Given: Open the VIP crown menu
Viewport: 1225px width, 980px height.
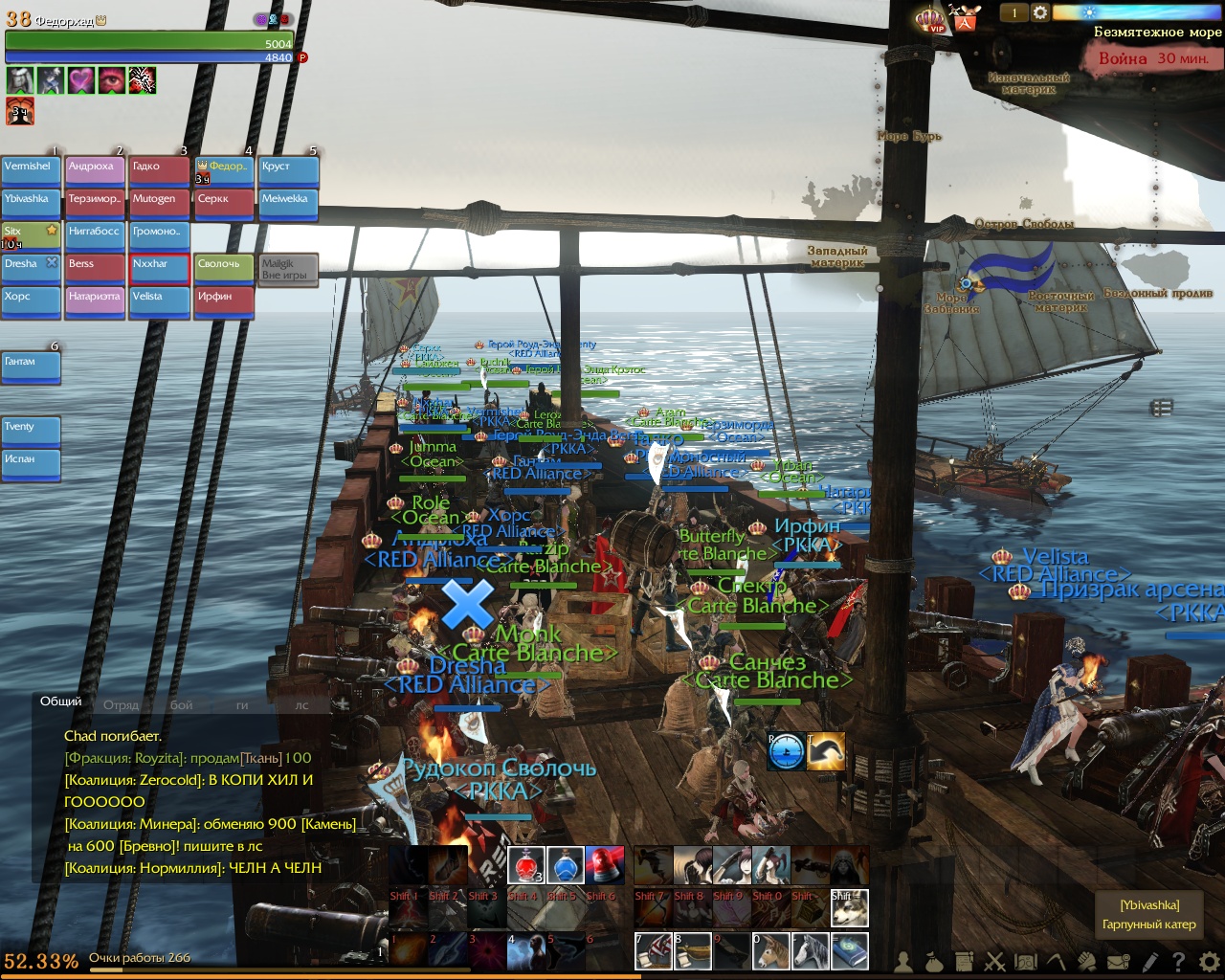Looking at the screenshot, I should (x=929, y=19).
